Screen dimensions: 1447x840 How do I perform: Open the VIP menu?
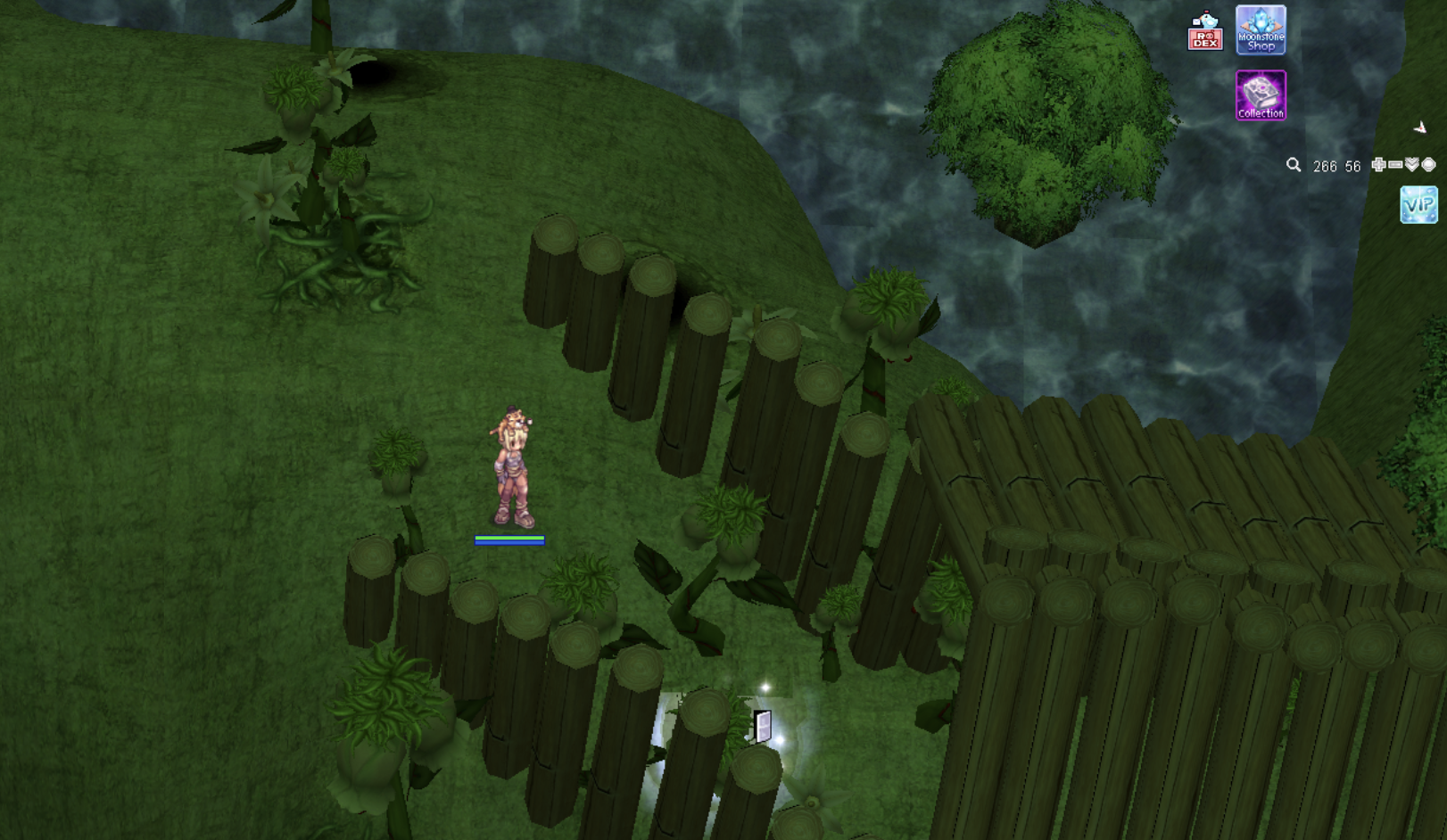(x=1418, y=205)
